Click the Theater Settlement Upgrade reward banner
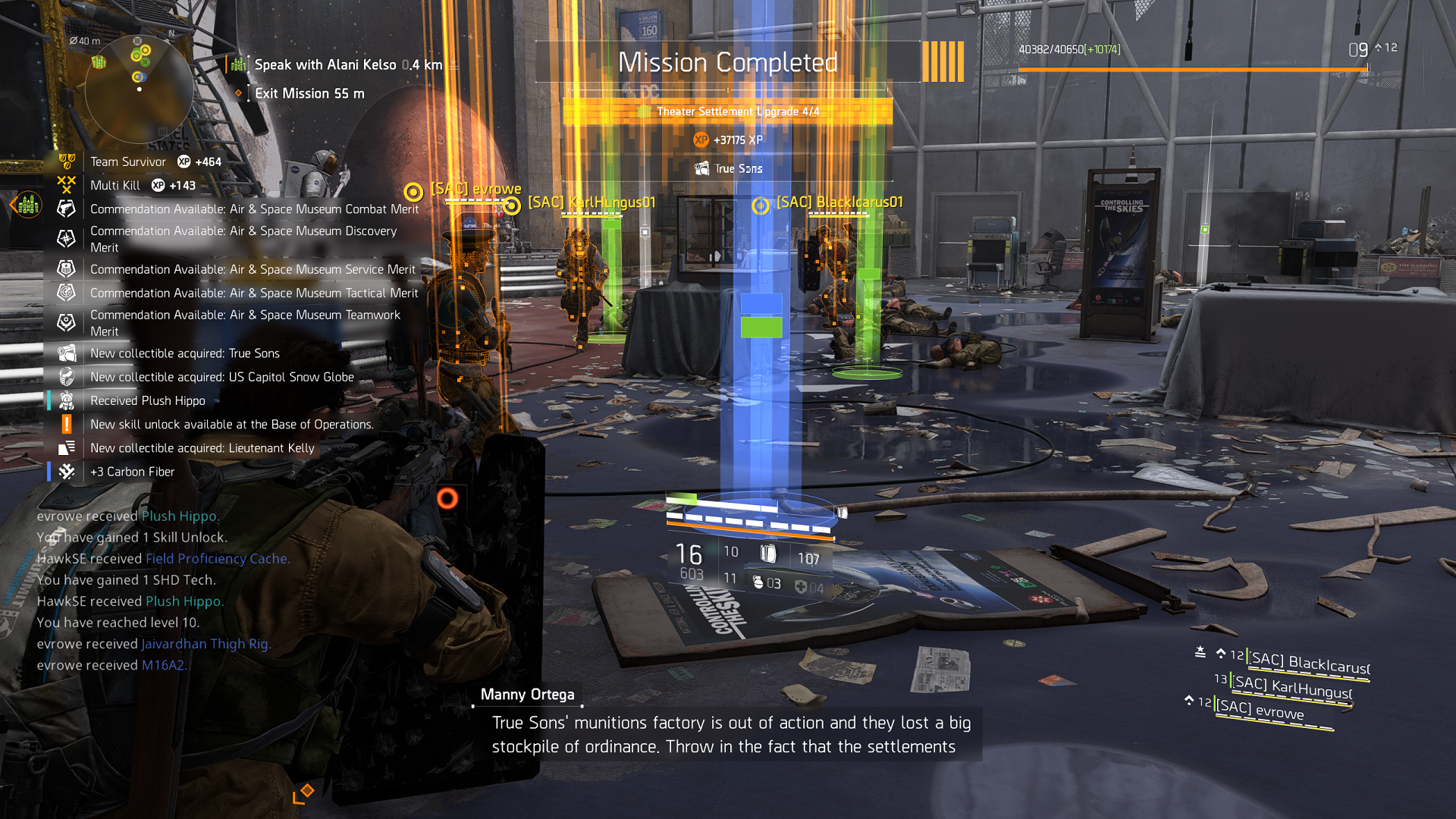Image resolution: width=1456 pixels, height=819 pixels. (728, 111)
